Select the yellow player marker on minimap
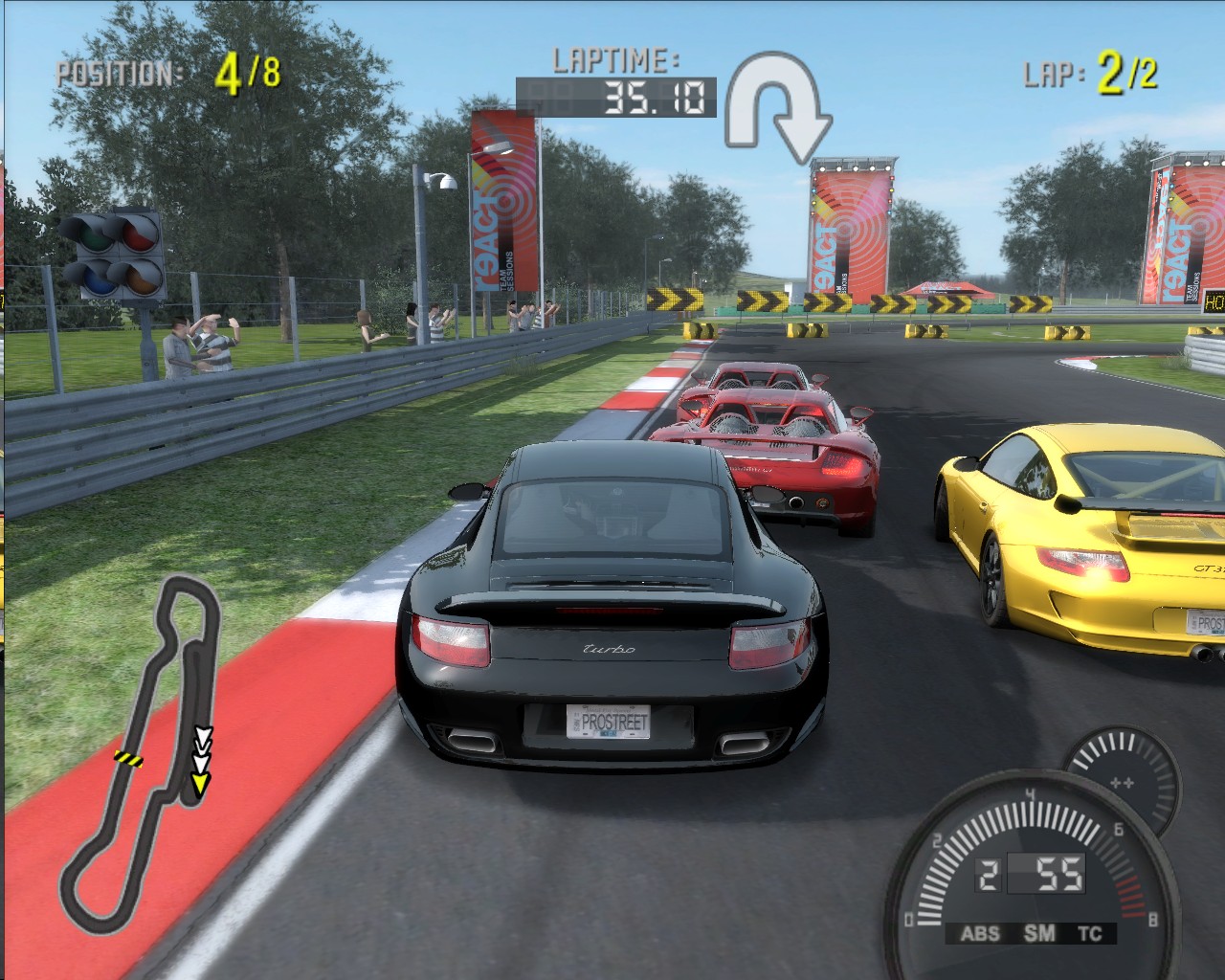Viewport: 1225px width, 980px height. (200, 785)
